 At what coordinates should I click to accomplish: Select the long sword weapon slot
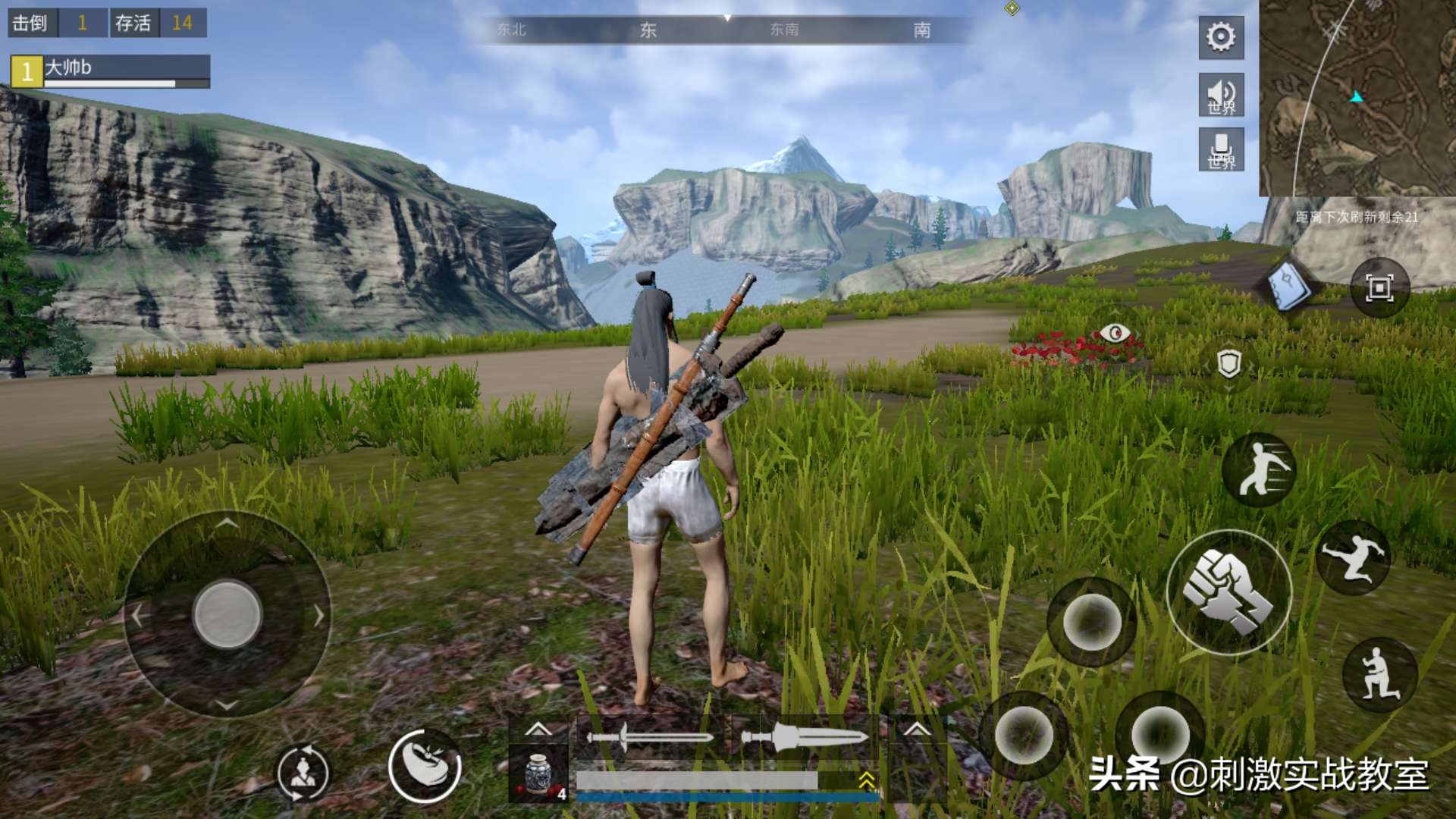pos(651,737)
